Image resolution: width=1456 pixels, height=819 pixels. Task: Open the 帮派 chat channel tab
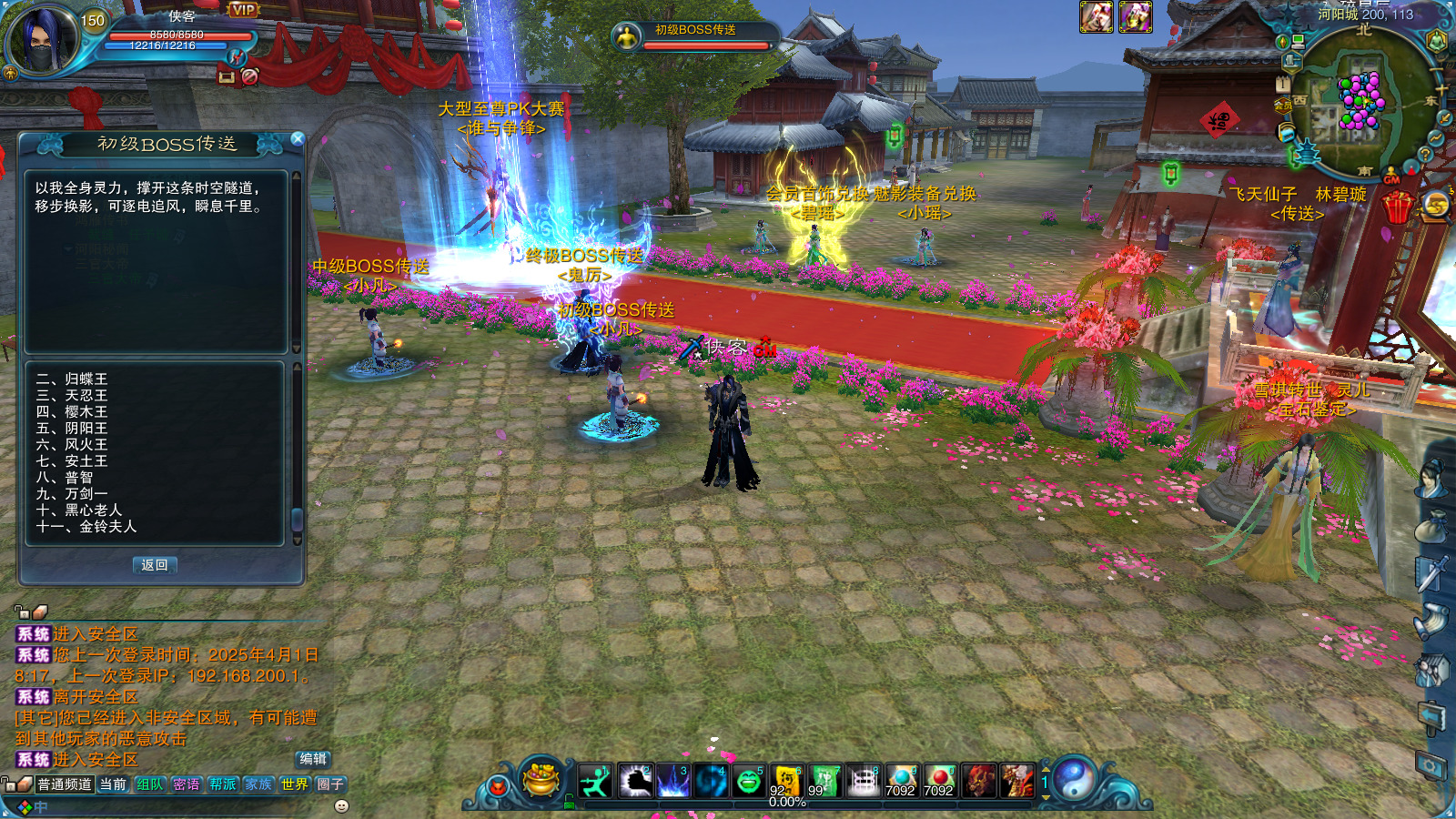pos(222,784)
